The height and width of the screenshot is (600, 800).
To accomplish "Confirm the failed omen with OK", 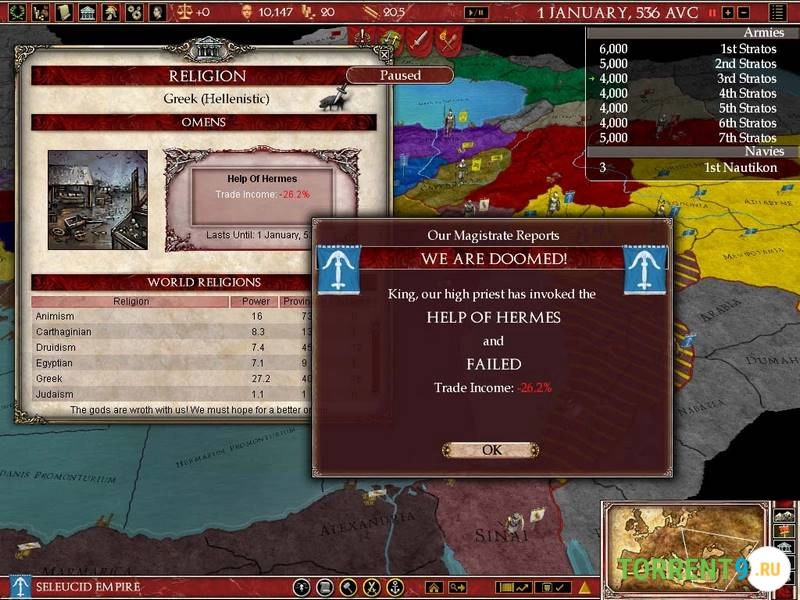I will coord(491,450).
